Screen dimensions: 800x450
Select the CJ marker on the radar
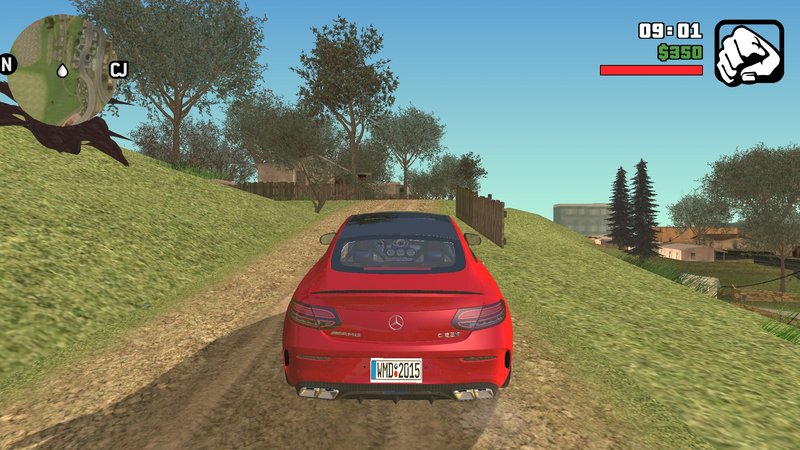[119, 69]
